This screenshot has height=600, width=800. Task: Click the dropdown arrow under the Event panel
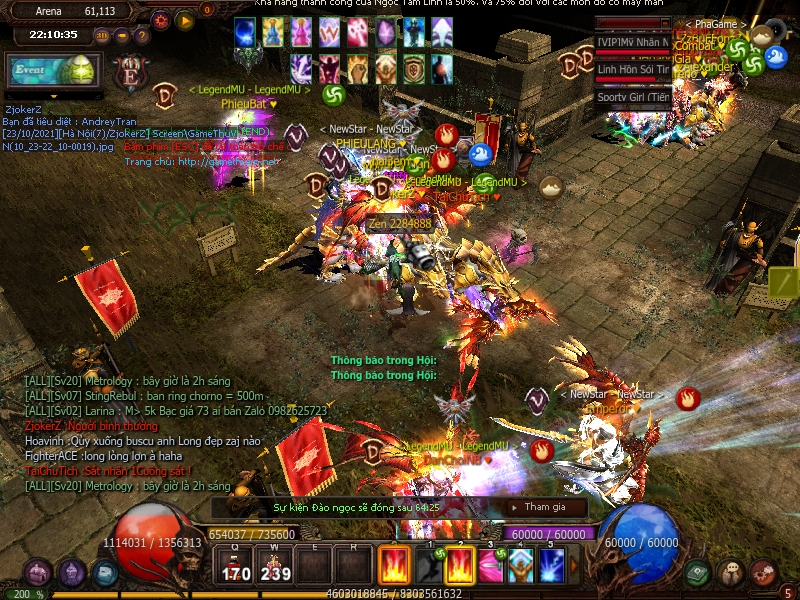coord(53,97)
